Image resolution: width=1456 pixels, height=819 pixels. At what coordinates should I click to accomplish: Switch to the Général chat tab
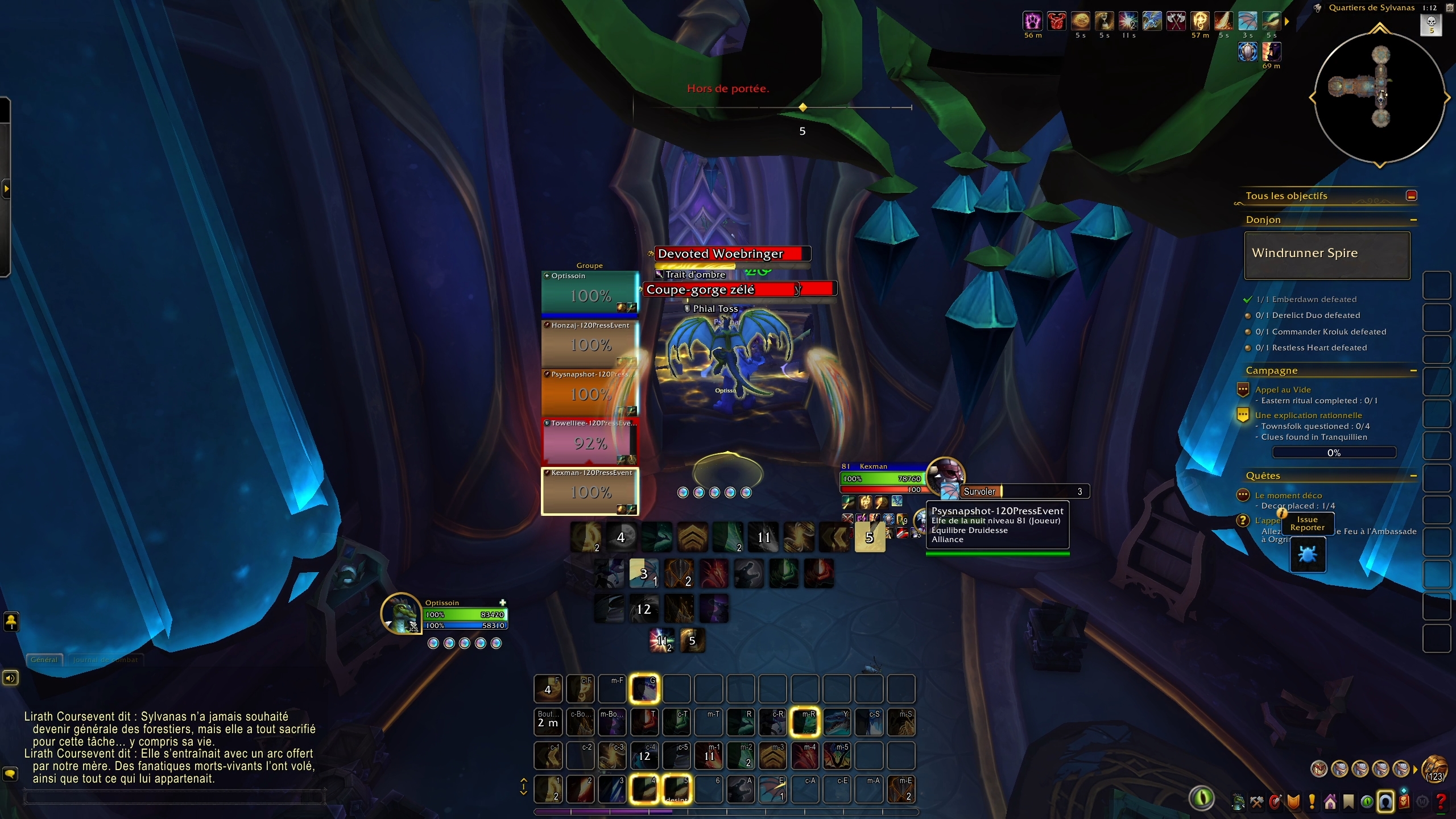pos(44,660)
